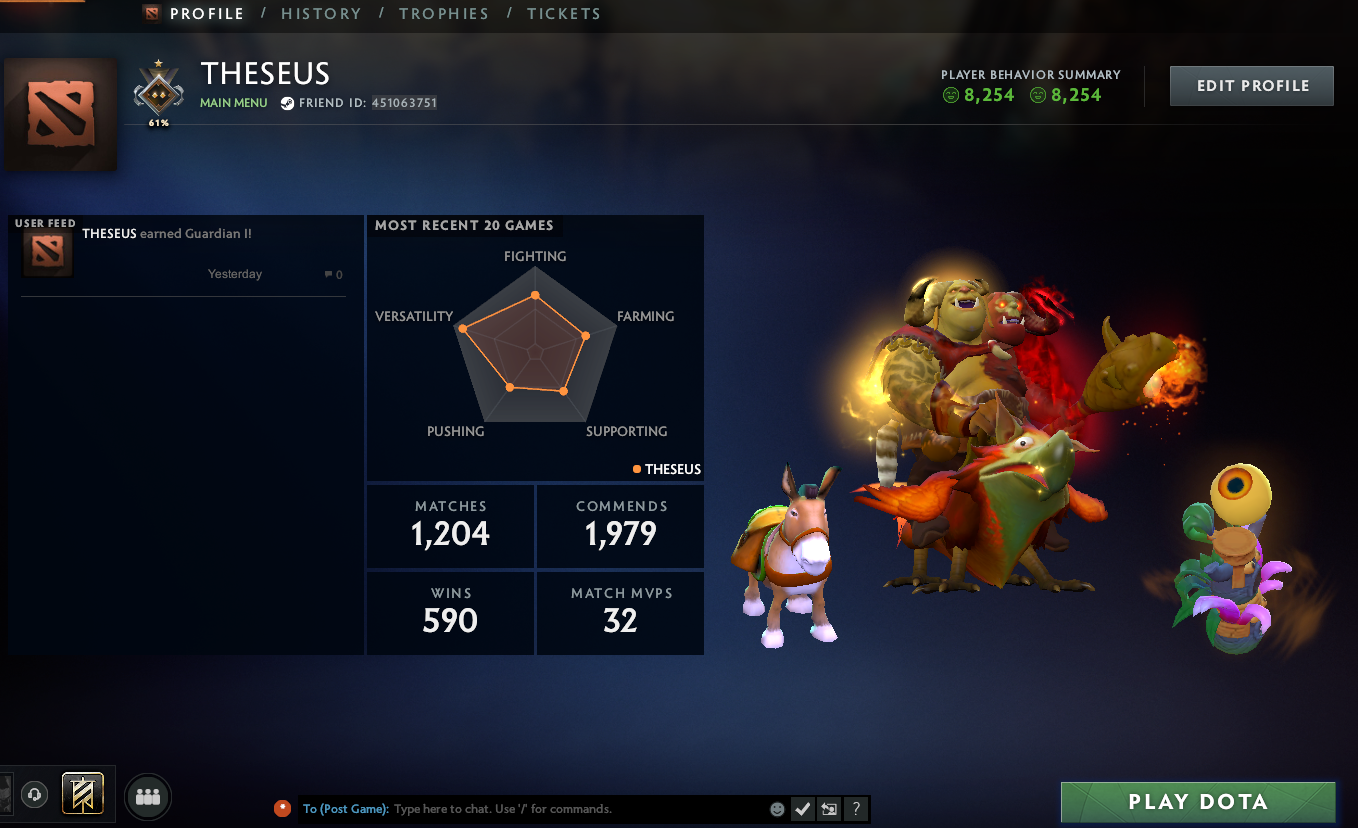Click the chat popout icon beside the checkmark
1358x828 pixels.
point(829,809)
